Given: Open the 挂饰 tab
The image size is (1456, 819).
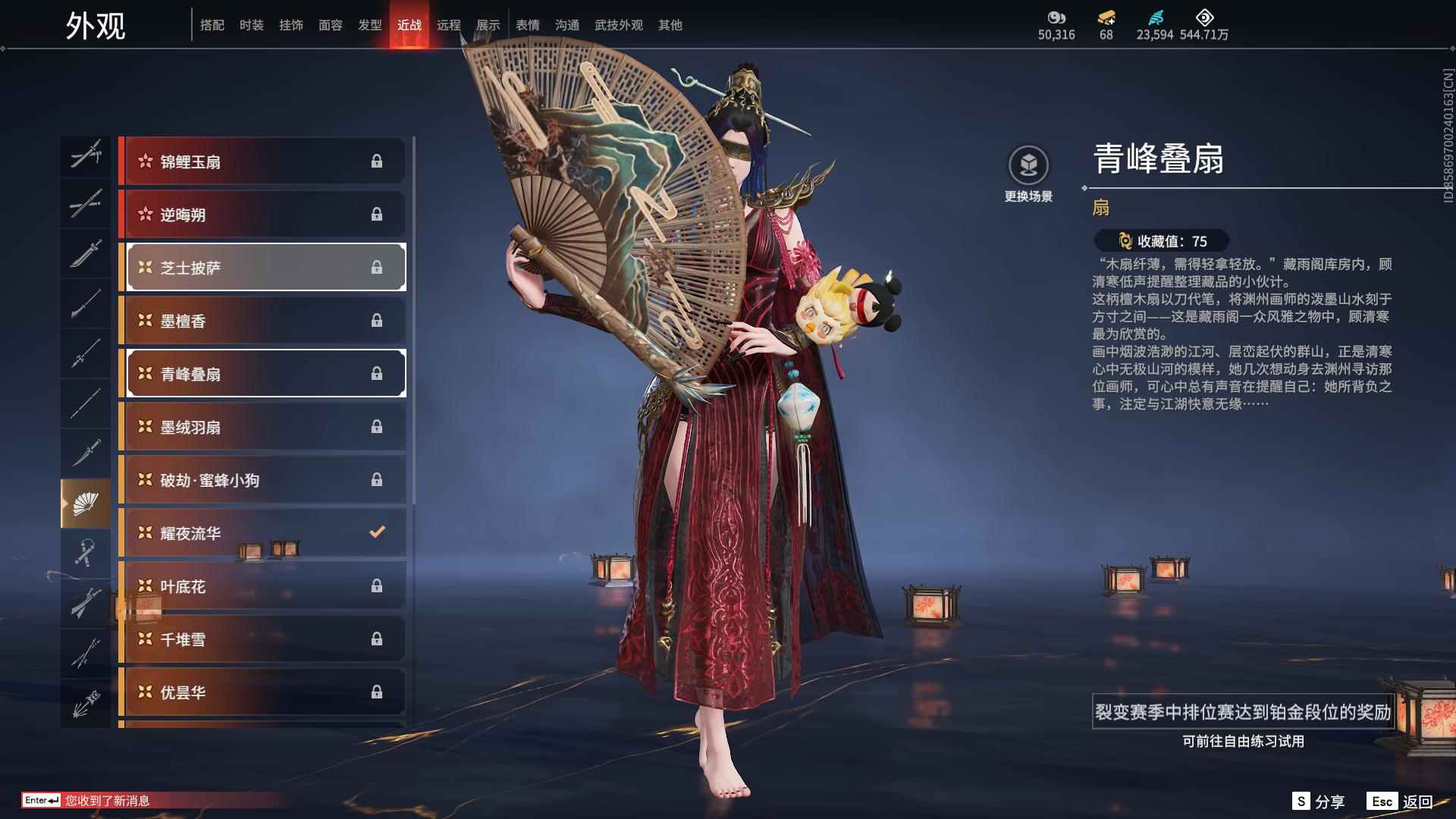Looking at the screenshot, I should (291, 24).
